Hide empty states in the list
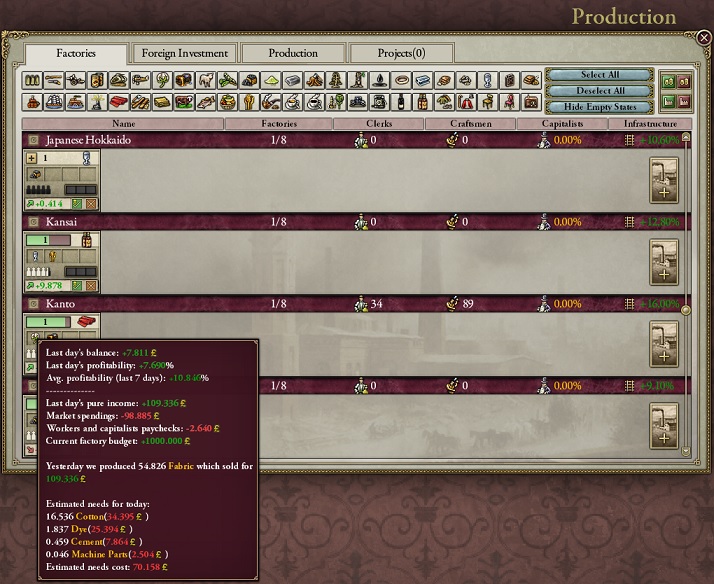 [599, 106]
